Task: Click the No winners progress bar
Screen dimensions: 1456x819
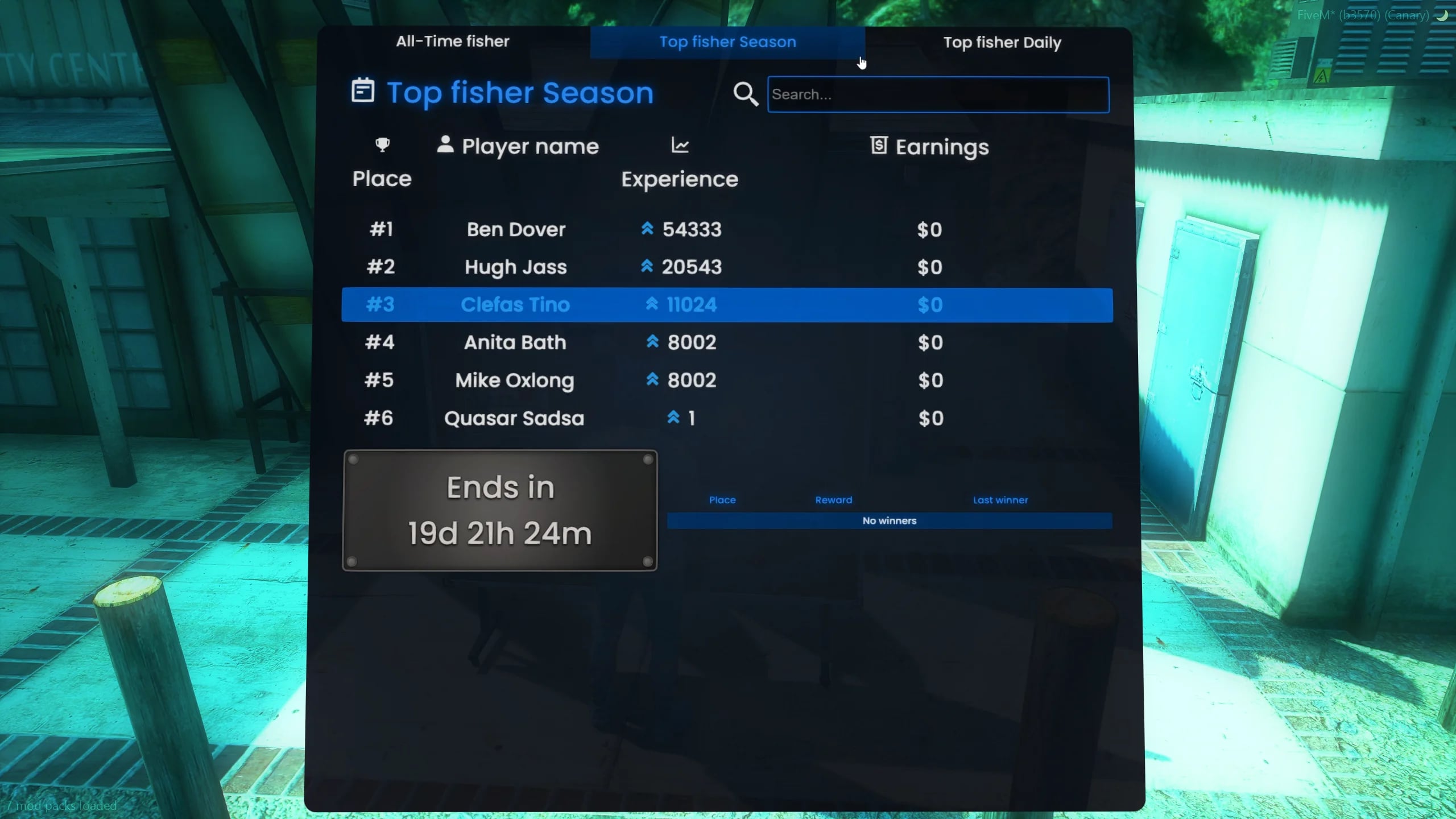Action: 889,520
